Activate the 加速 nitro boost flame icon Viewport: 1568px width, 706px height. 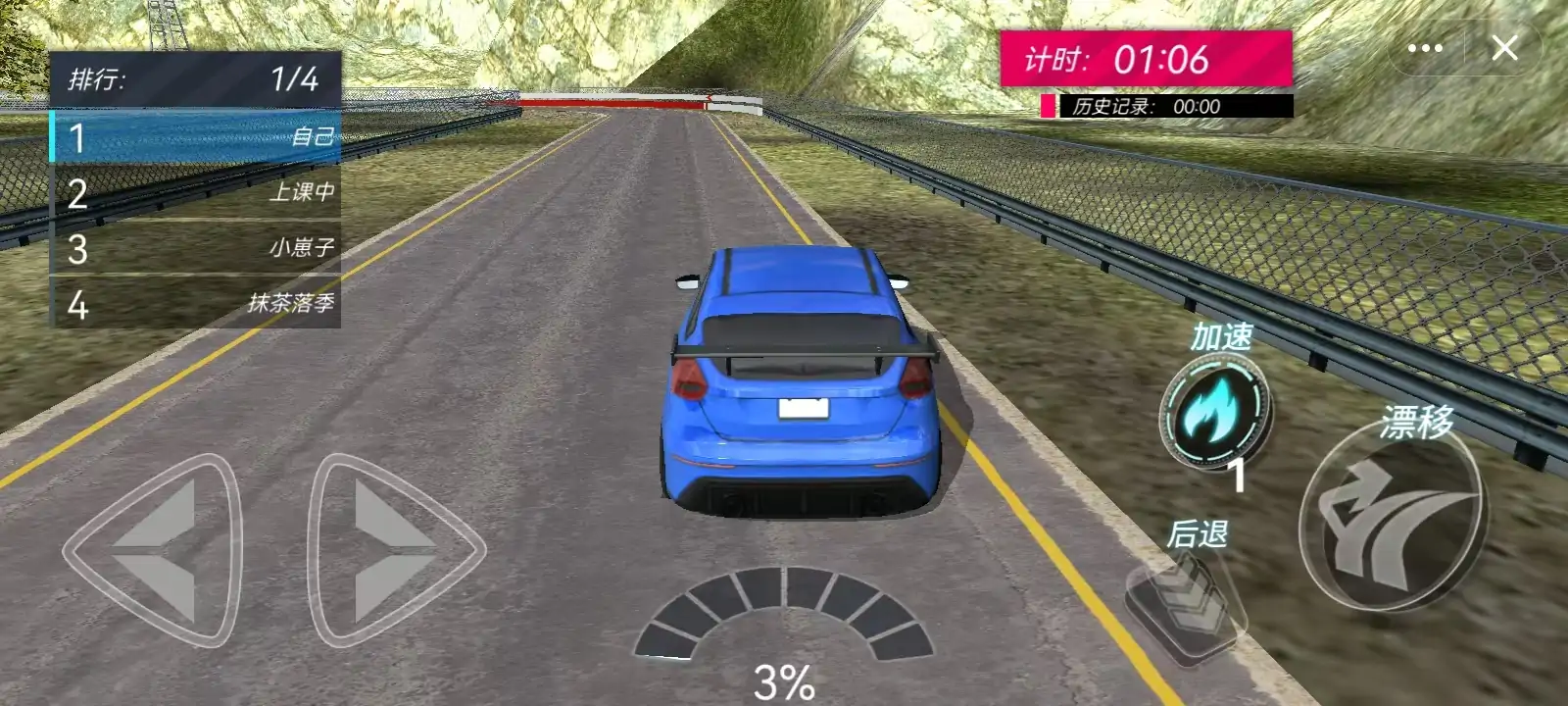pyautogui.click(x=1213, y=412)
